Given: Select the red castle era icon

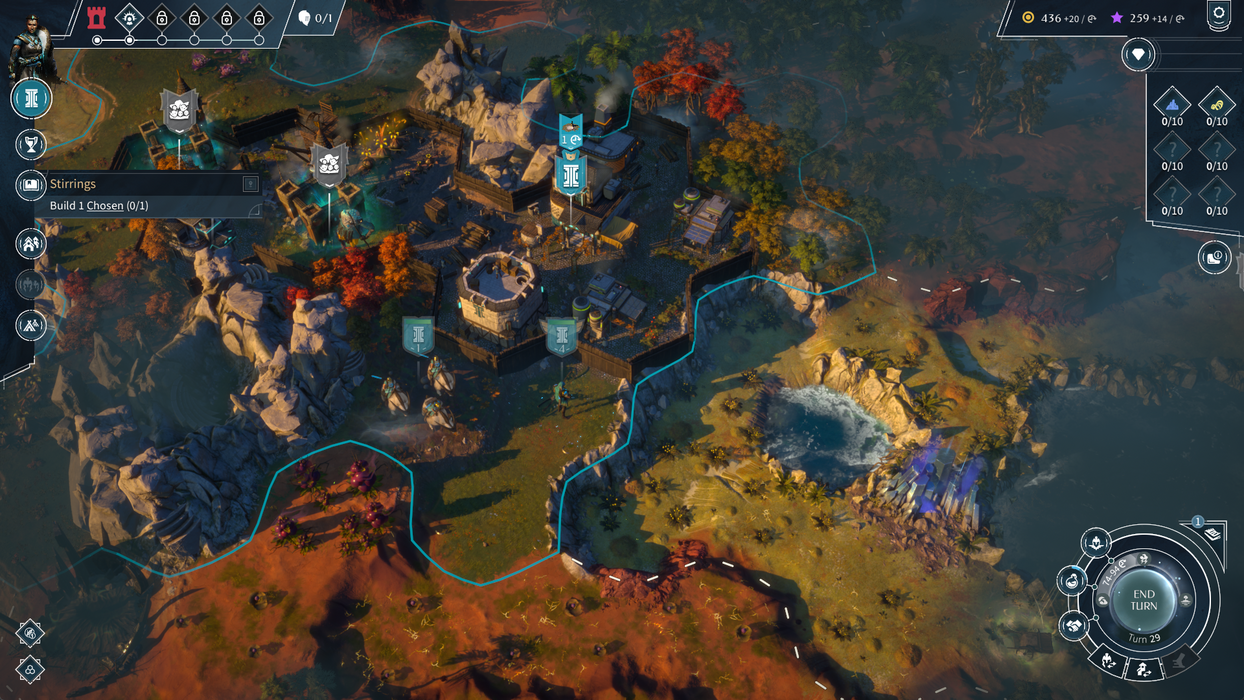Looking at the screenshot, I should click(96, 17).
